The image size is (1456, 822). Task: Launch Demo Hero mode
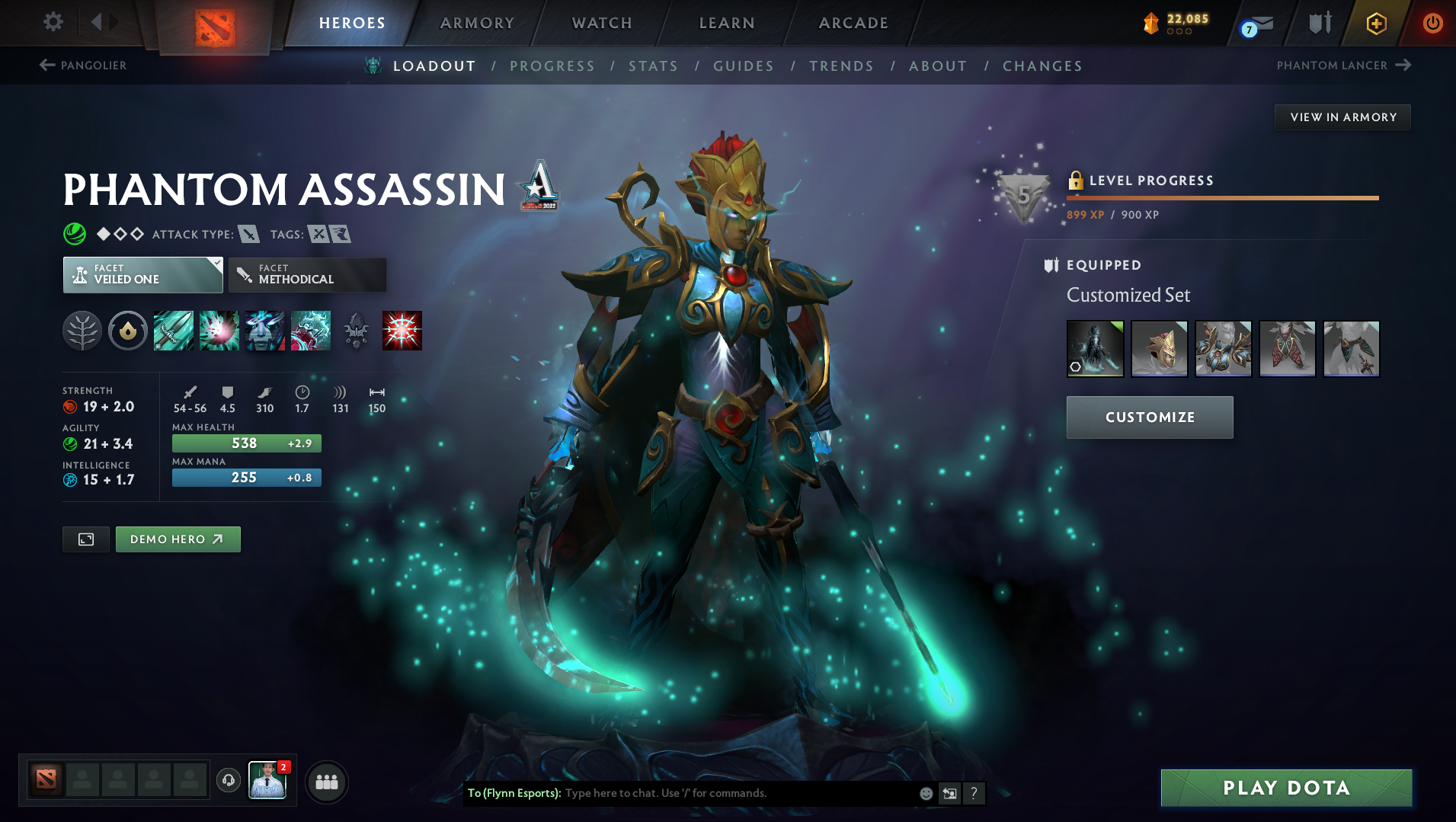(x=178, y=539)
